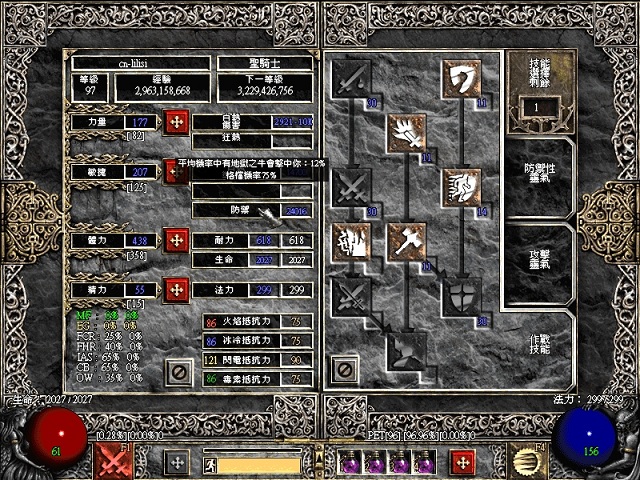
Task: Add a point to Strength (力量)
Action: (x=177, y=122)
